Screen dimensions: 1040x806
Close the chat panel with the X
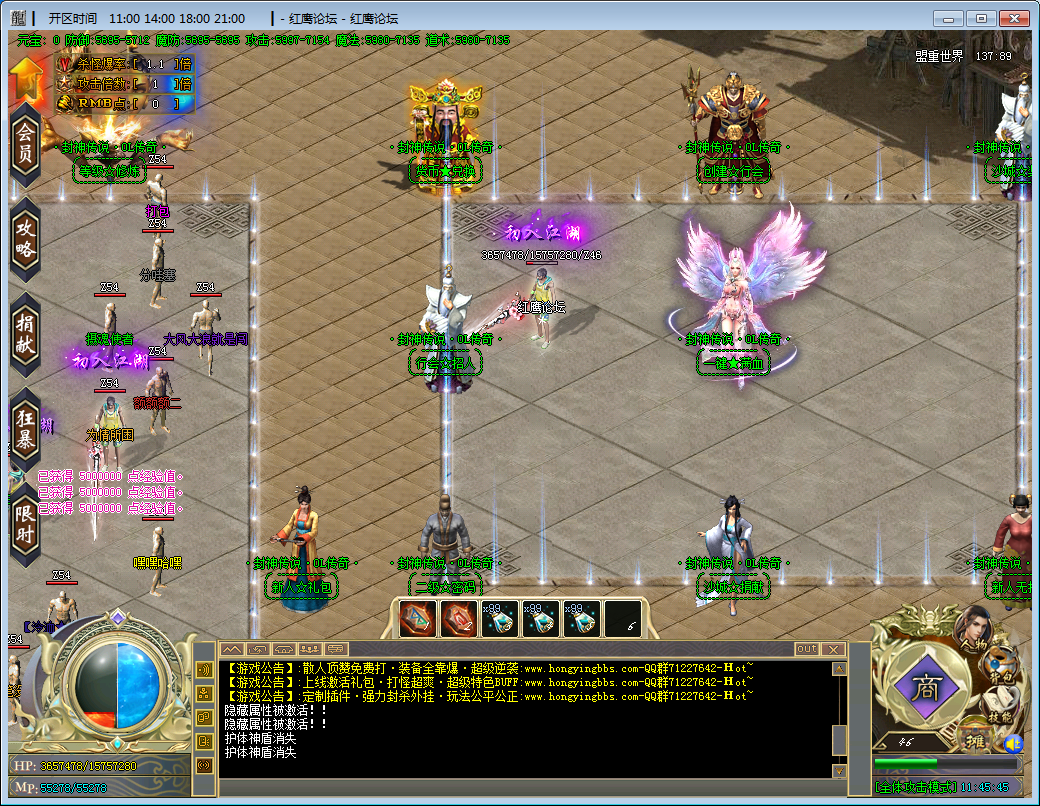click(x=834, y=649)
